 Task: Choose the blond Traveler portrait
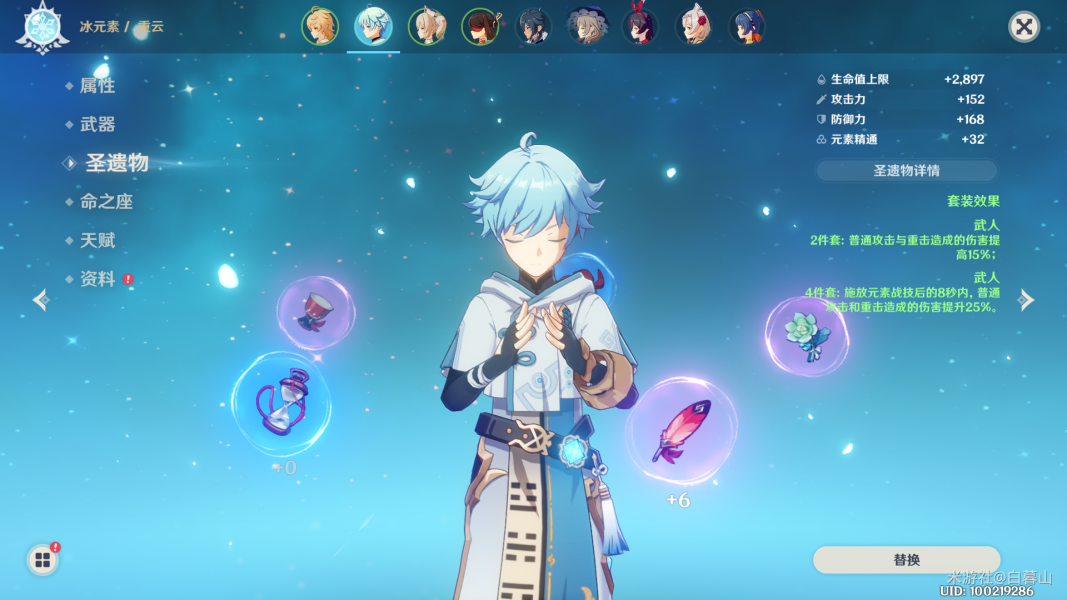[320, 27]
